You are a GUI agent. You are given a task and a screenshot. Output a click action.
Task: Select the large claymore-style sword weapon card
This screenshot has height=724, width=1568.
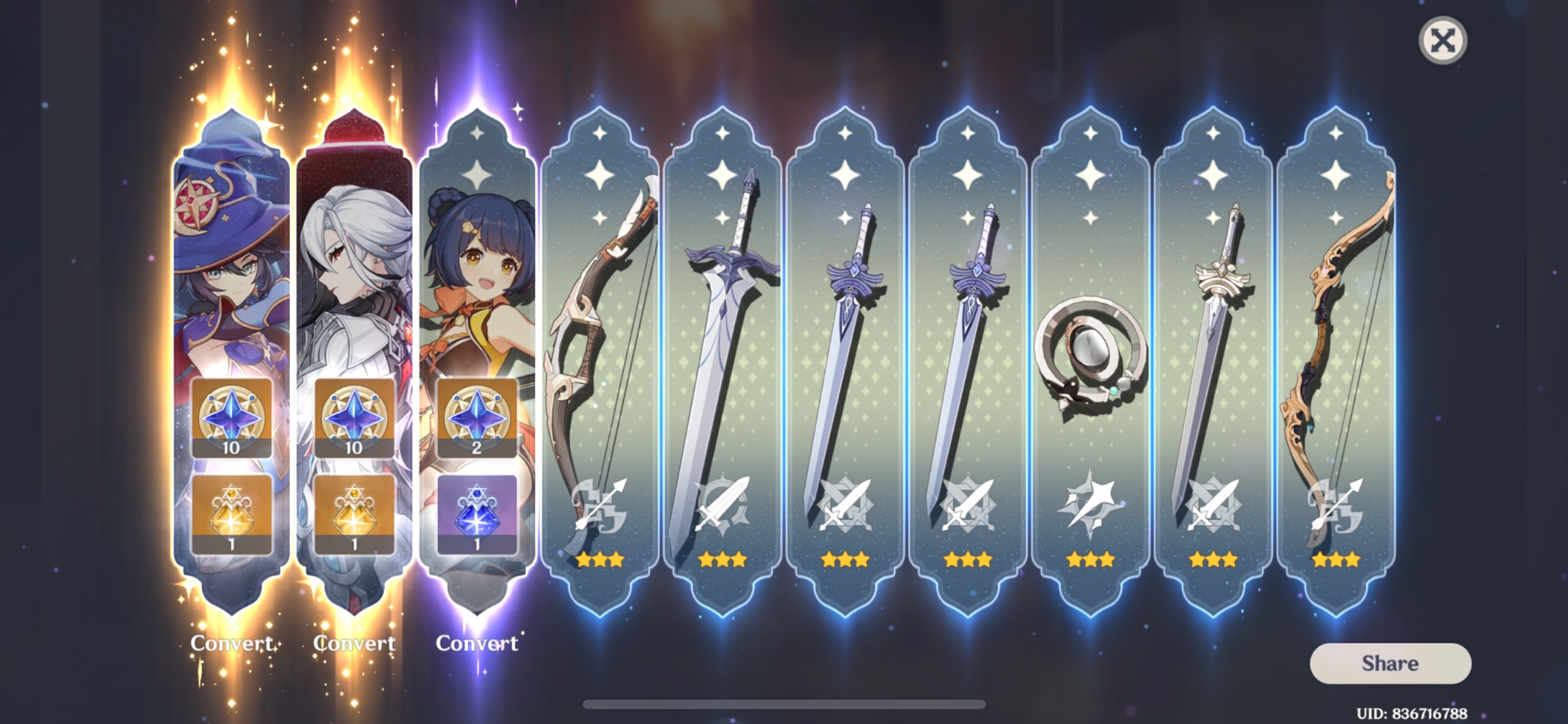(724, 343)
